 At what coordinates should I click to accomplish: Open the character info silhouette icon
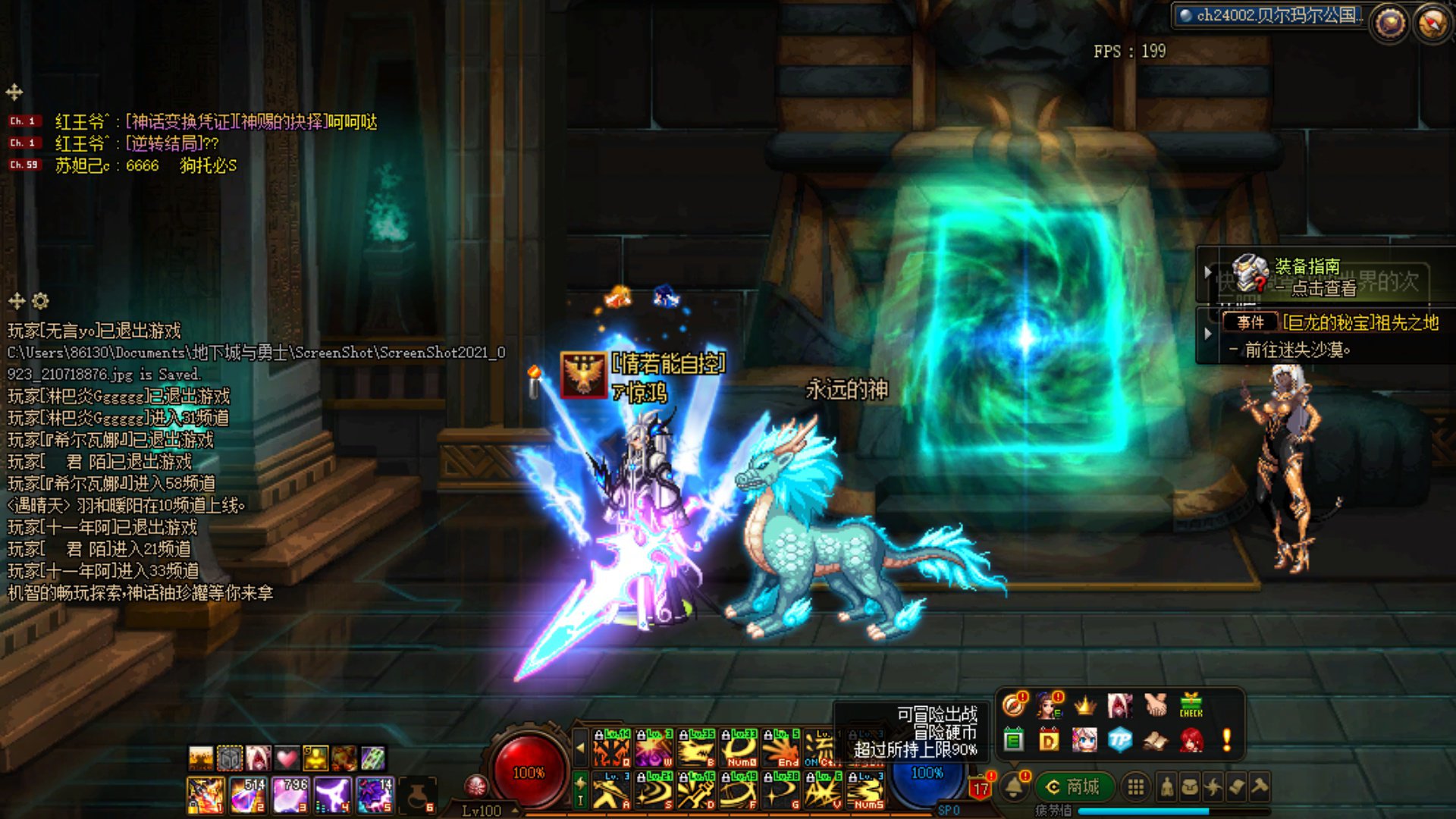pyautogui.click(x=1167, y=788)
